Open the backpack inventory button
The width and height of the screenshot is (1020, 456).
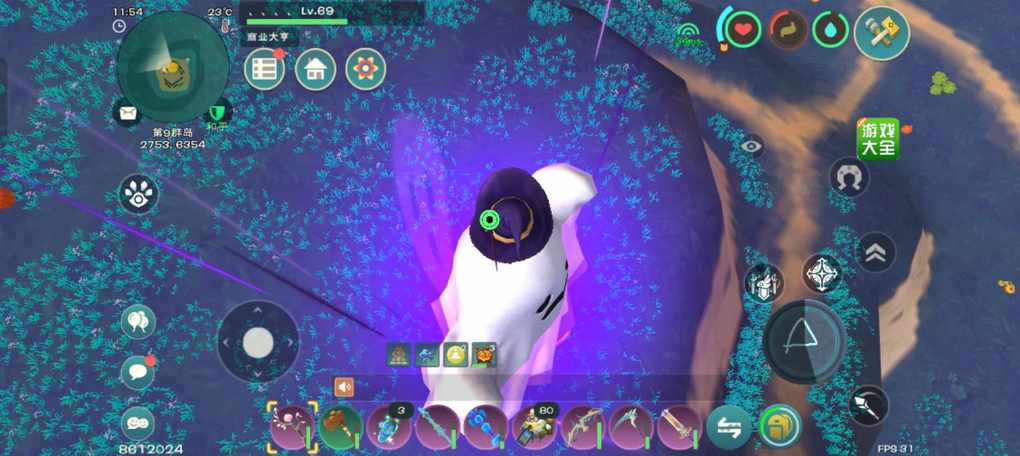(779, 427)
